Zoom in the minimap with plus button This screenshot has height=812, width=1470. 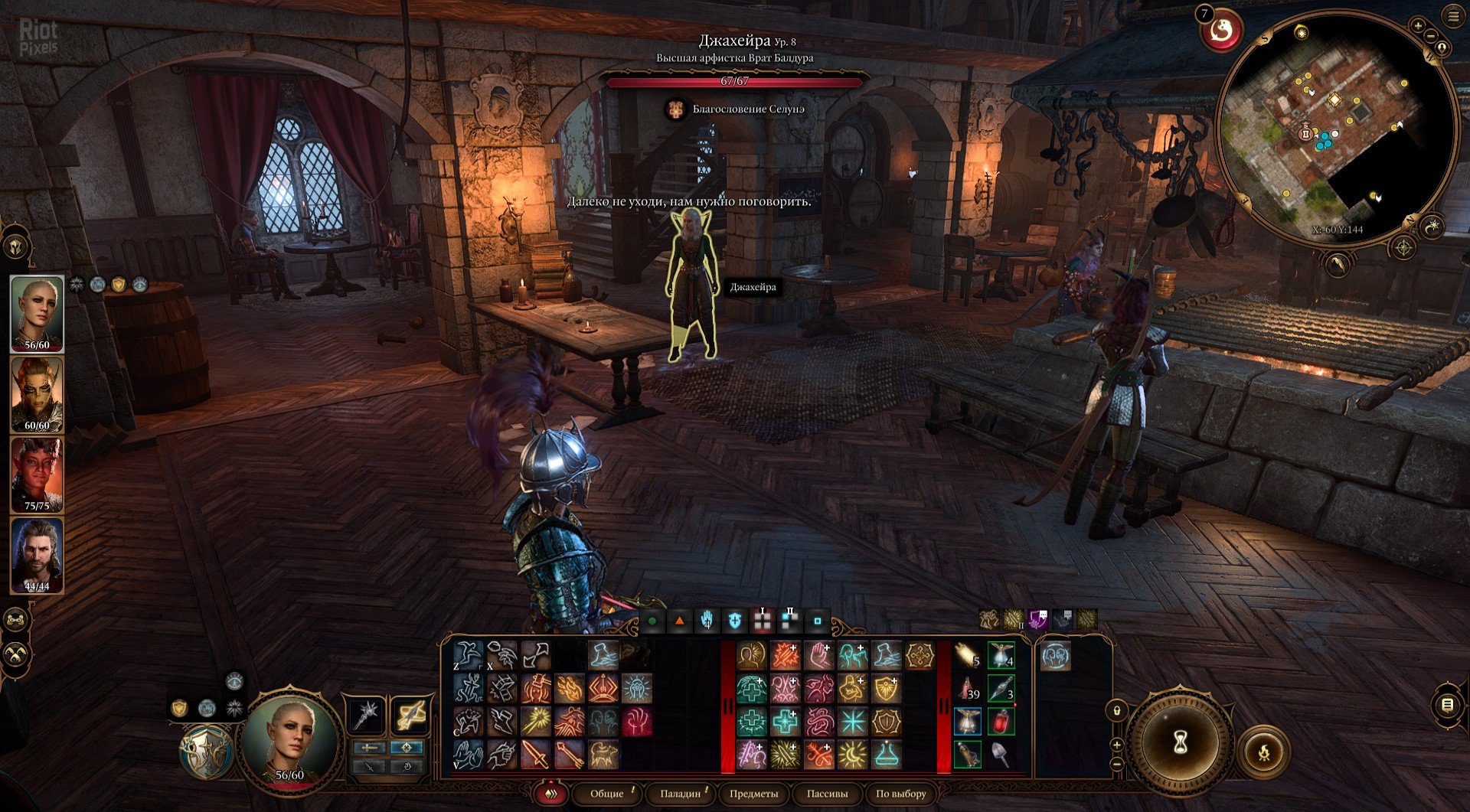point(1418,26)
